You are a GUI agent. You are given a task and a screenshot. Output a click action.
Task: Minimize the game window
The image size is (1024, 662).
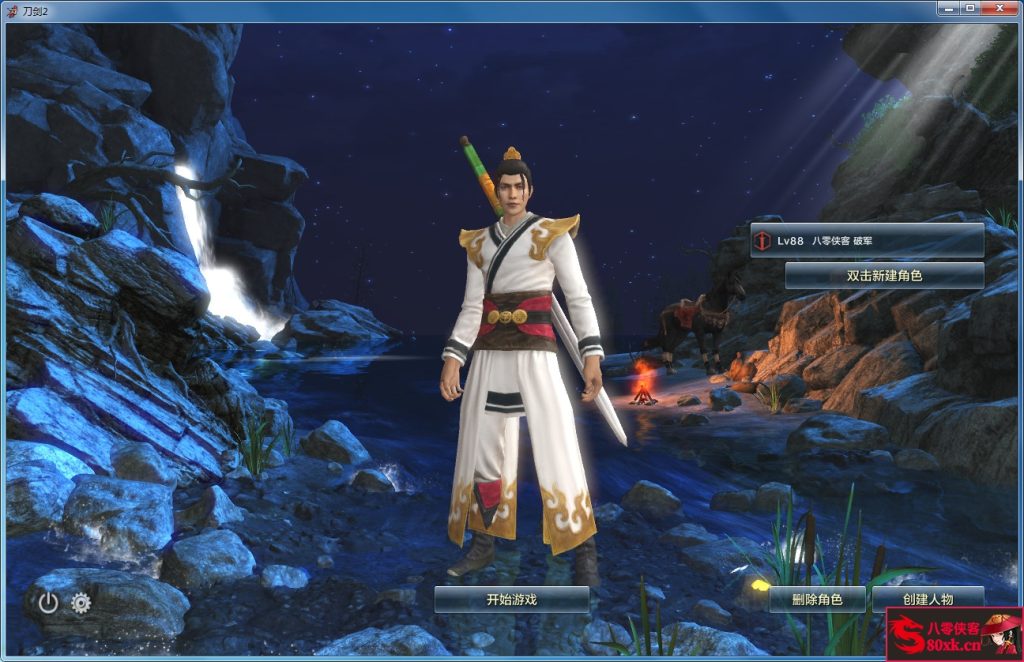(x=948, y=8)
